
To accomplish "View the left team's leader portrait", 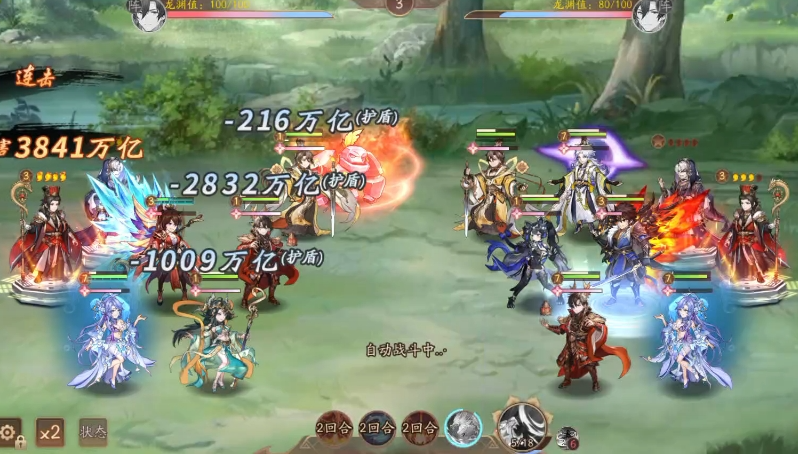I will 148,14.
